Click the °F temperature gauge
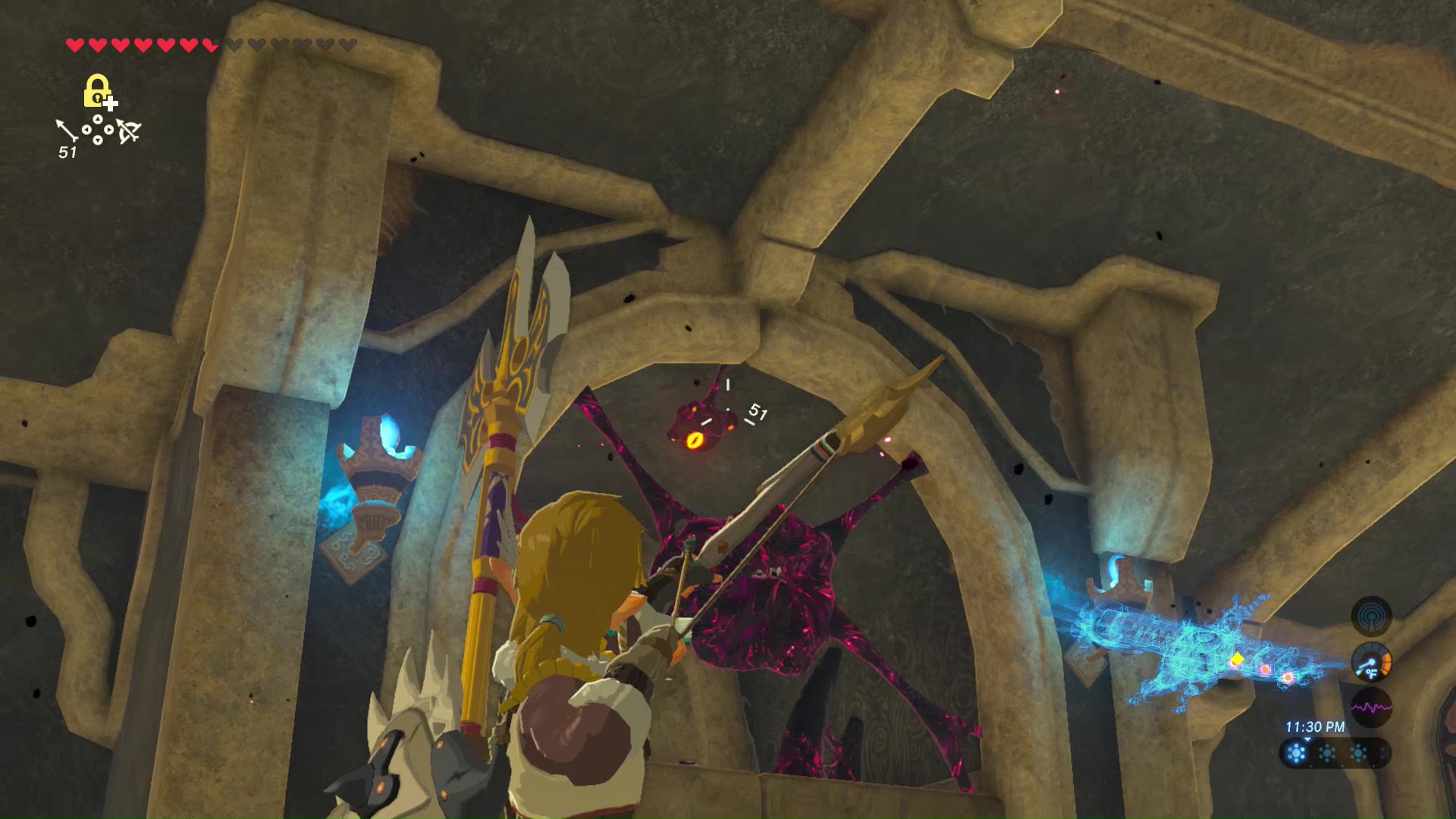This screenshot has height=819, width=1456. (1371, 663)
